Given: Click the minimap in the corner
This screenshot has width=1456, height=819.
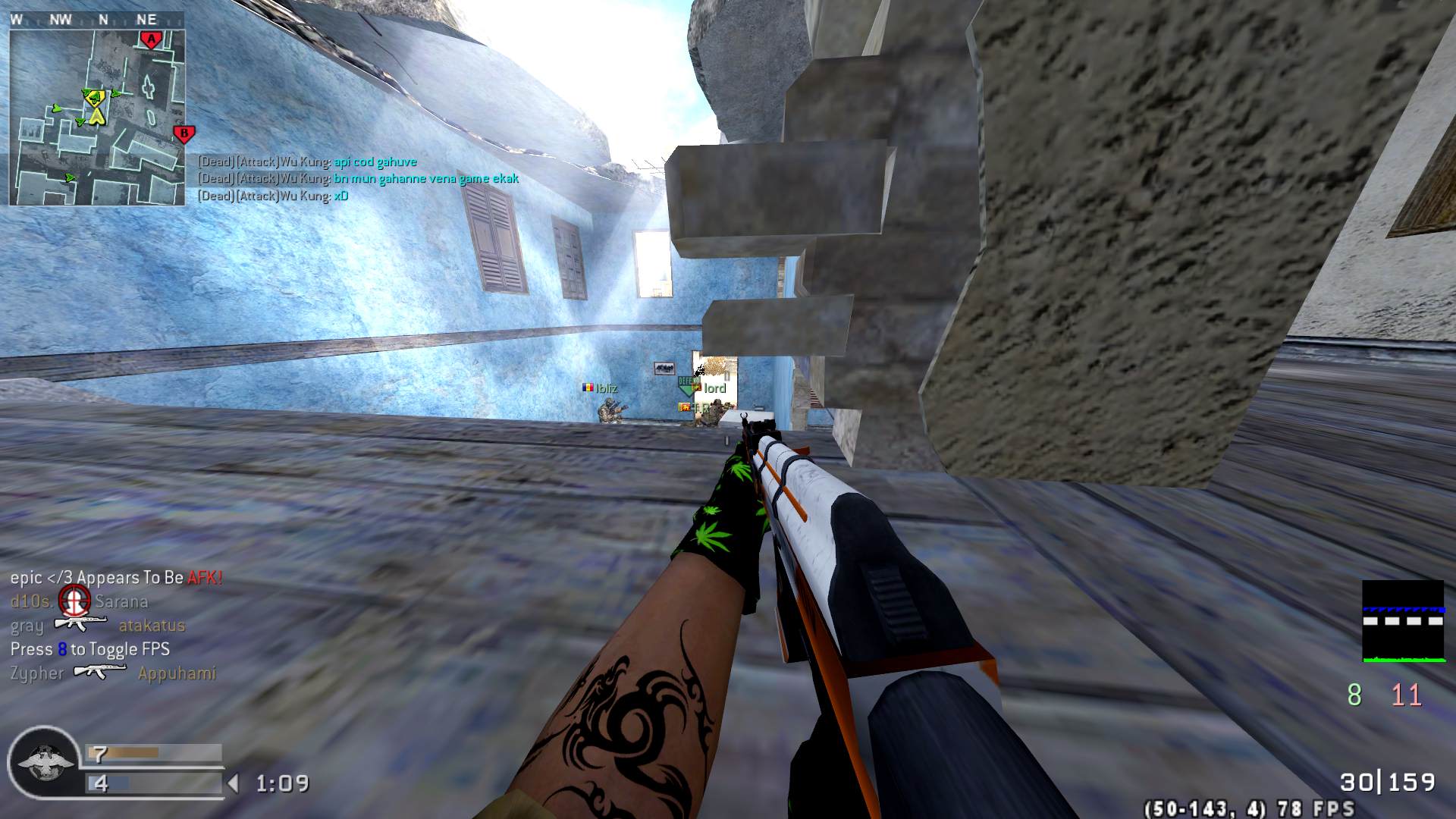Looking at the screenshot, I should [x=97, y=118].
